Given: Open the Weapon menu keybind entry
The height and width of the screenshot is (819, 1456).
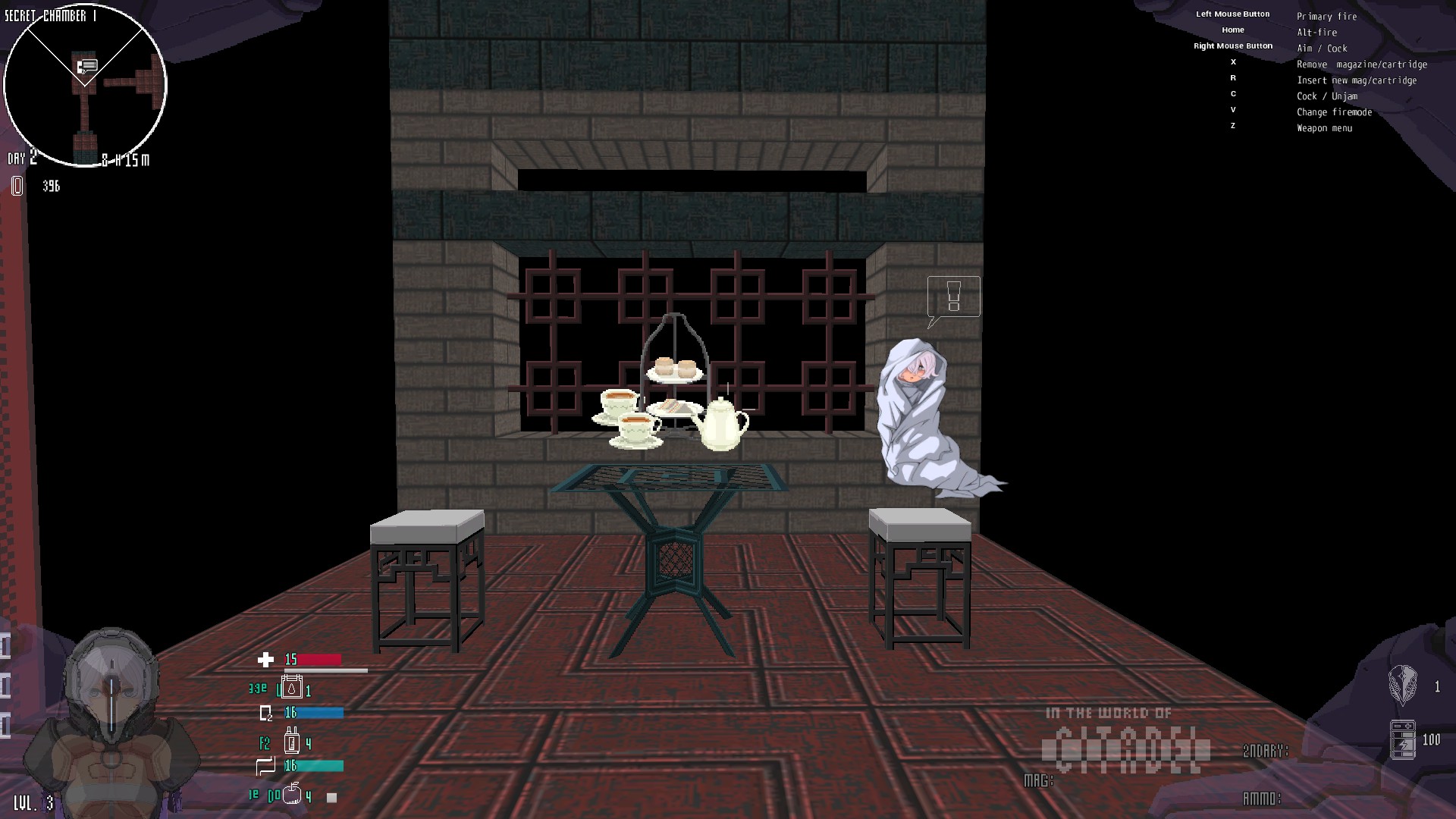Looking at the screenshot, I should (1324, 127).
